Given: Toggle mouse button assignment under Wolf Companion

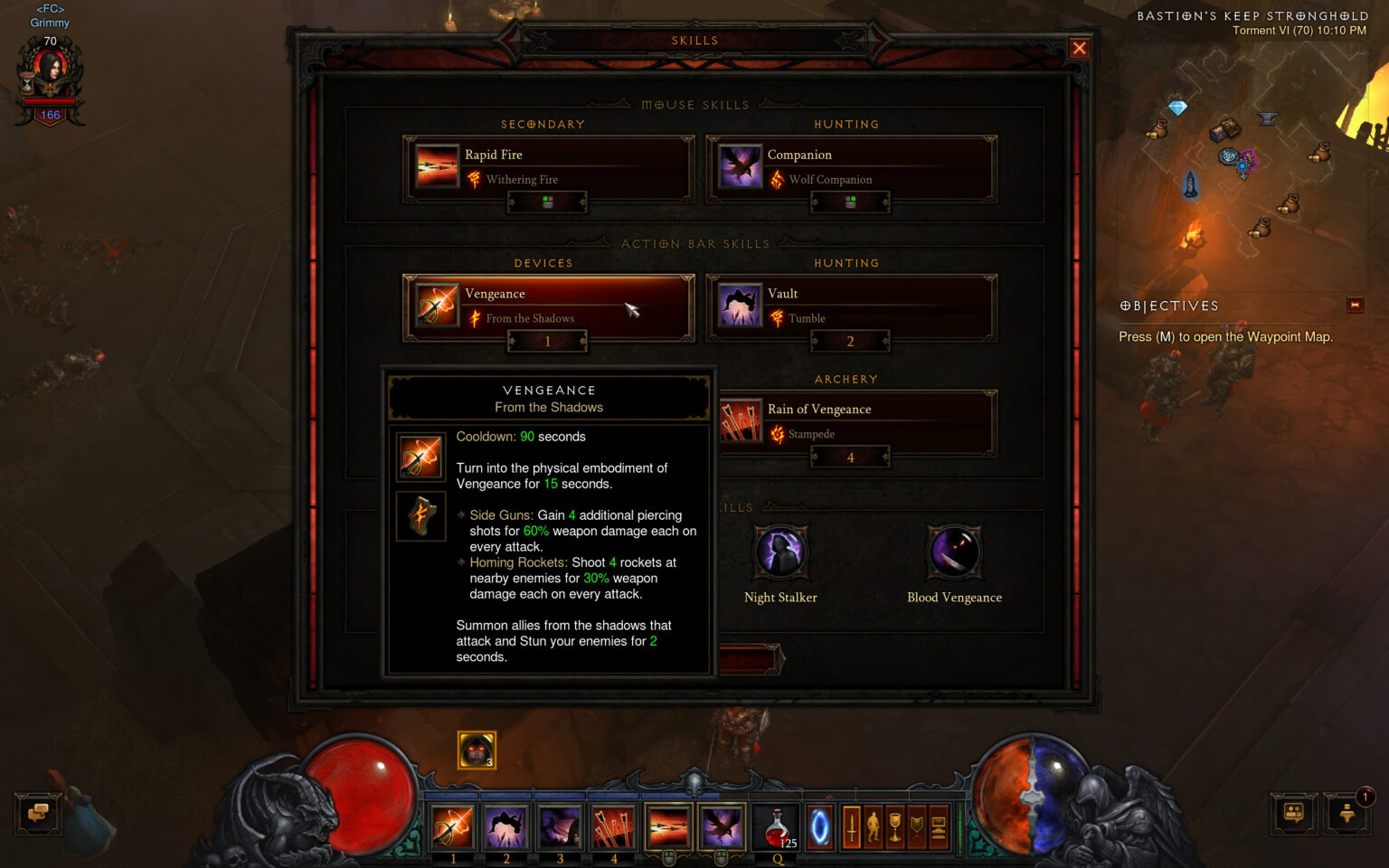Looking at the screenshot, I should click(850, 202).
